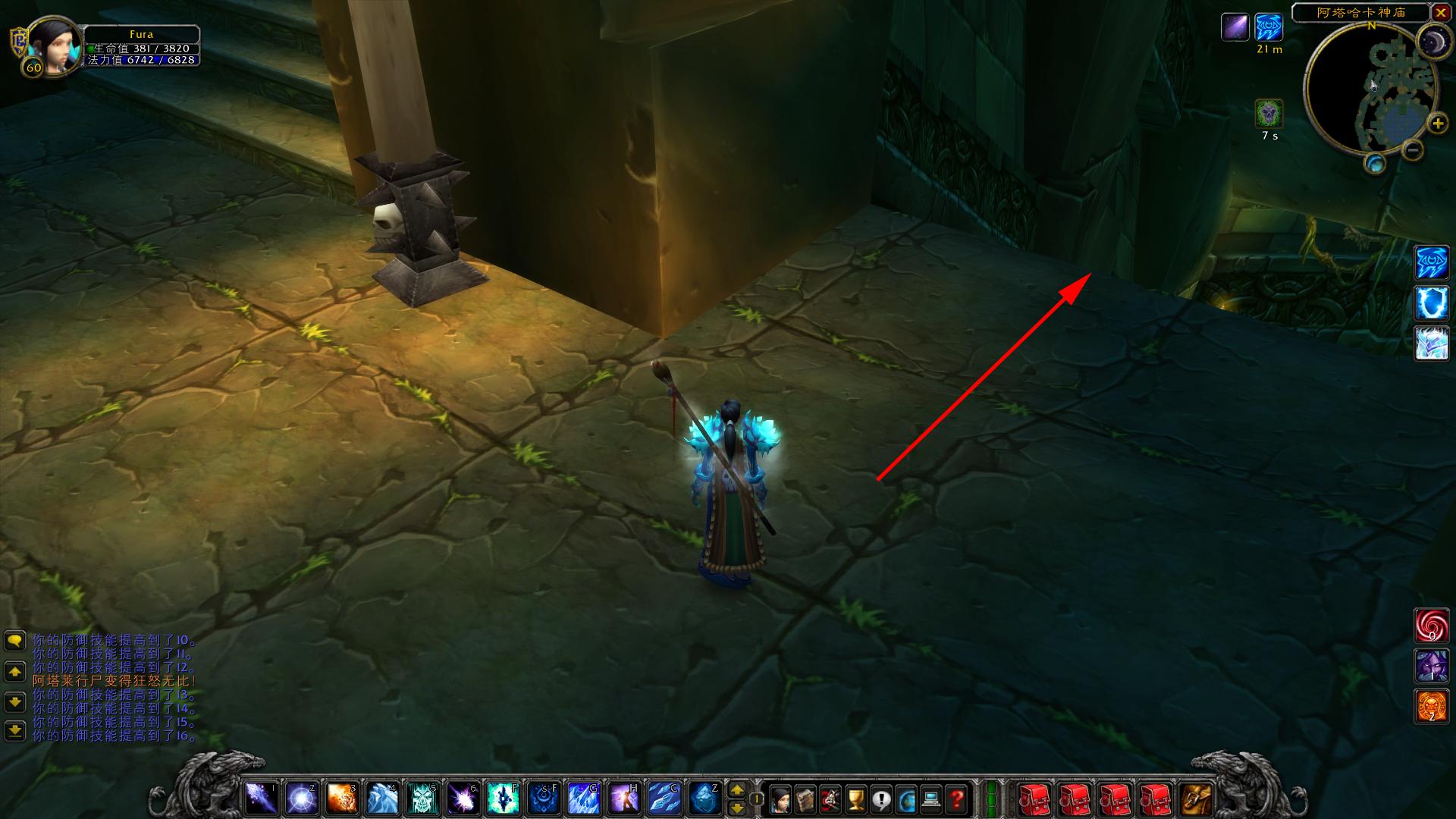Cast the Ice Block ability at the bar's end

(704, 799)
